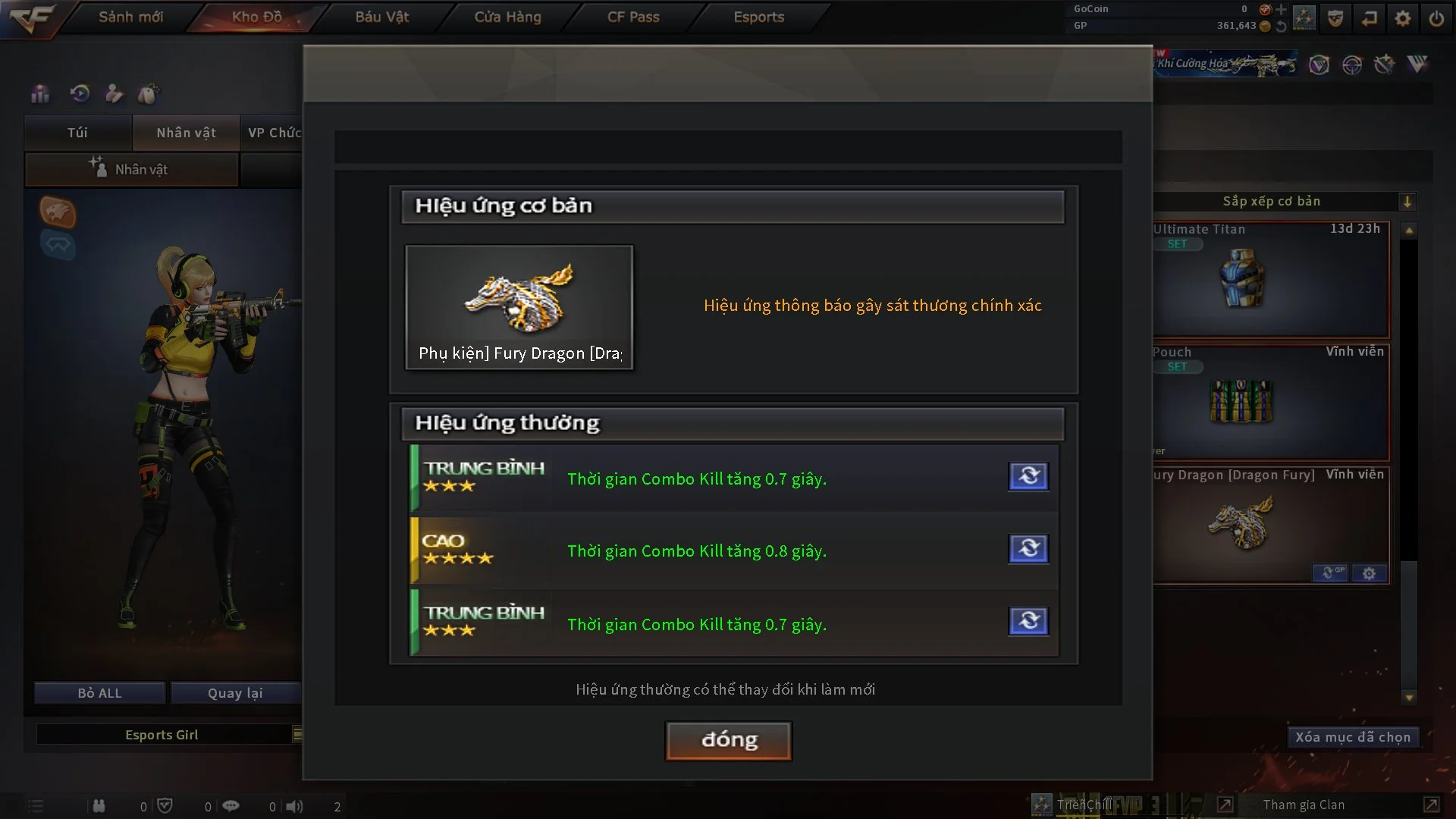This screenshot has width=1456, height=819.
Task: Open the settings gear in the top toolbar
Action: pos(1403,17)
